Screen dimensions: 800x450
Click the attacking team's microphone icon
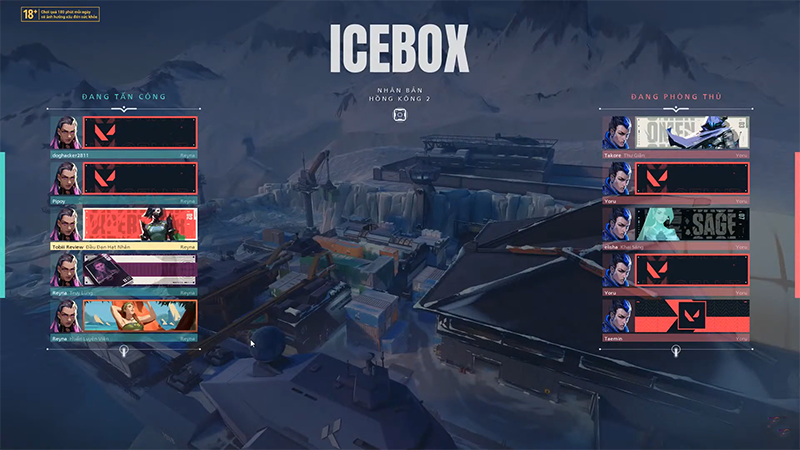[x=124, y=351]
